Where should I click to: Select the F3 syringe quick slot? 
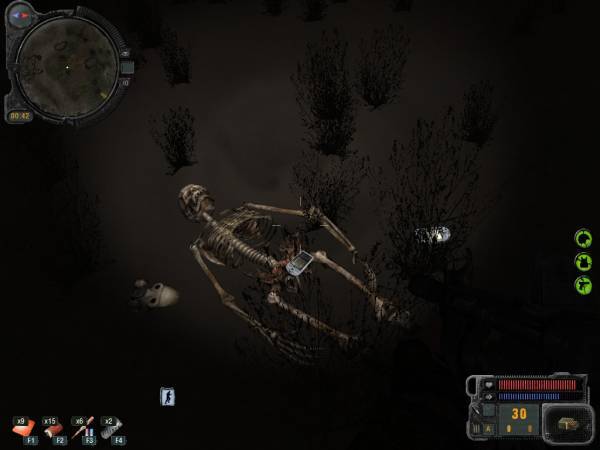click(82, 427)
